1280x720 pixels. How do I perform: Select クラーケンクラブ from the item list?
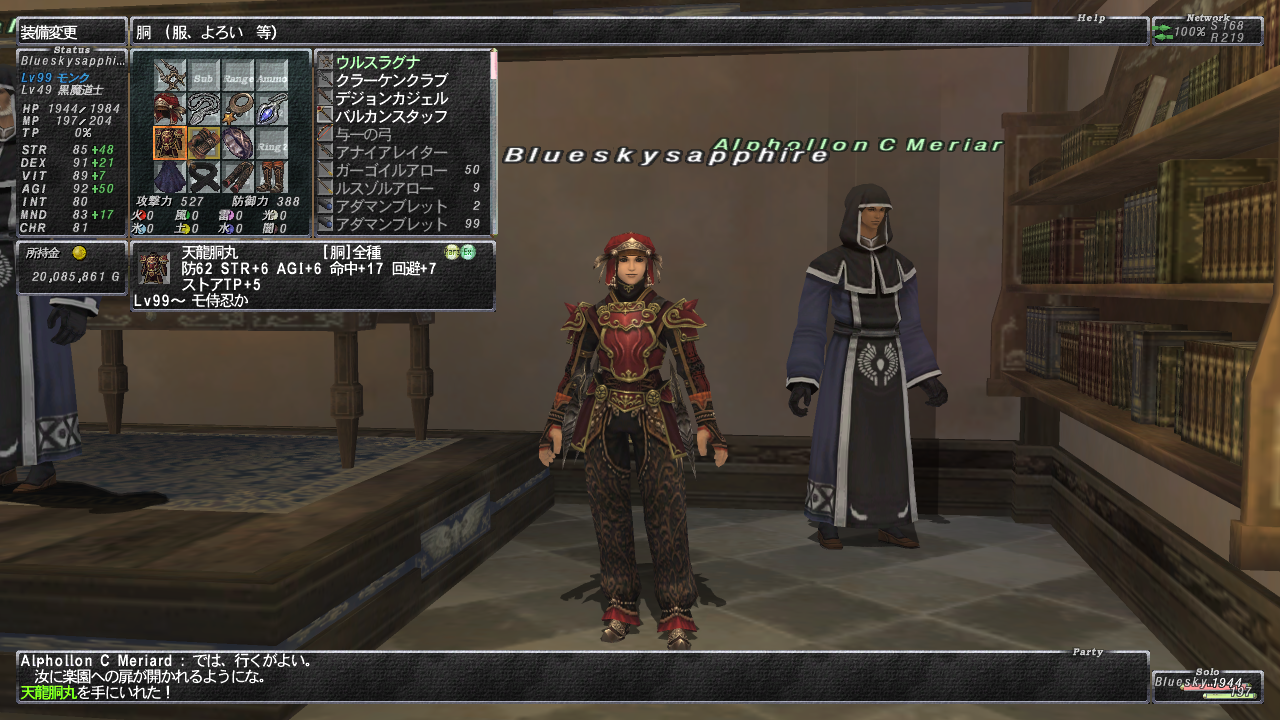tap(392, 80)
